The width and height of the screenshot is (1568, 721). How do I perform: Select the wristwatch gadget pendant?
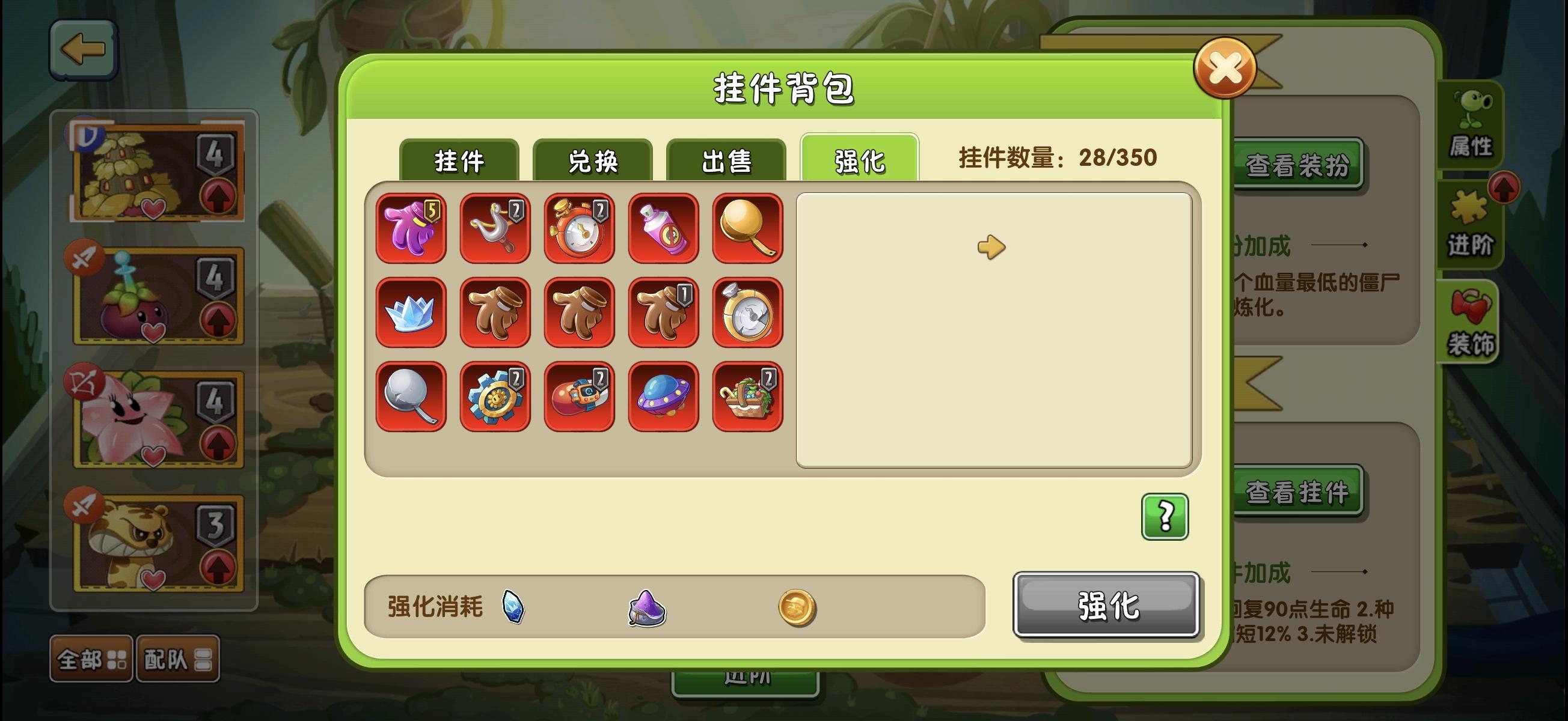coord(579,397)
